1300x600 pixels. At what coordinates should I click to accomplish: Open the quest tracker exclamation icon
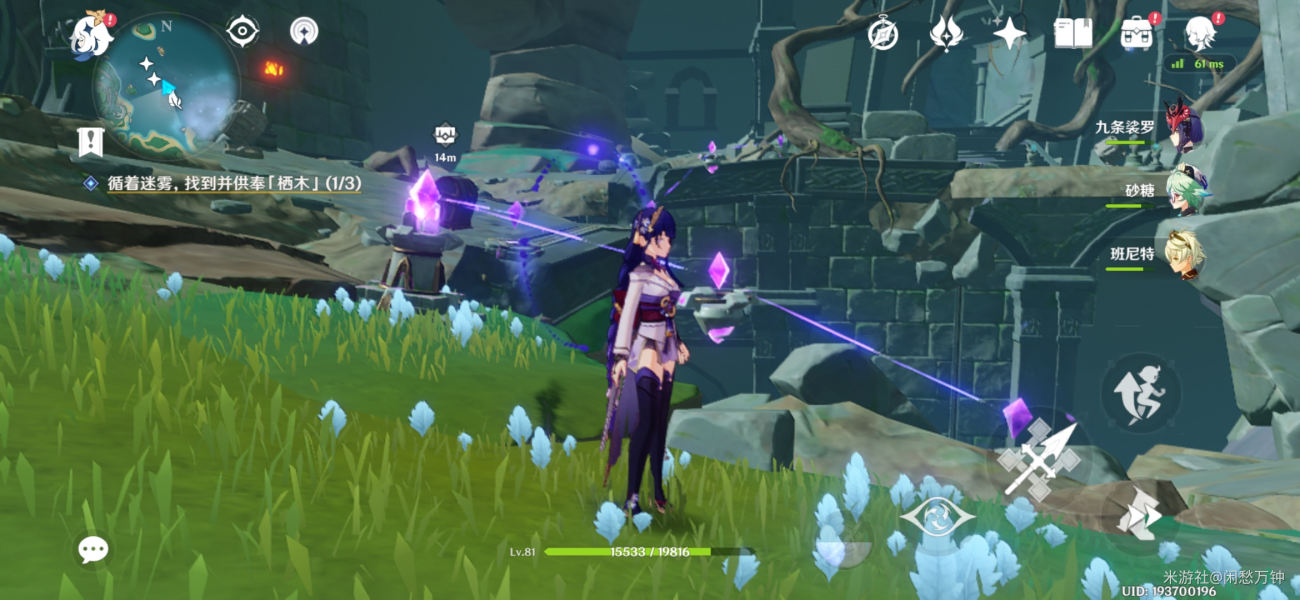90,142
